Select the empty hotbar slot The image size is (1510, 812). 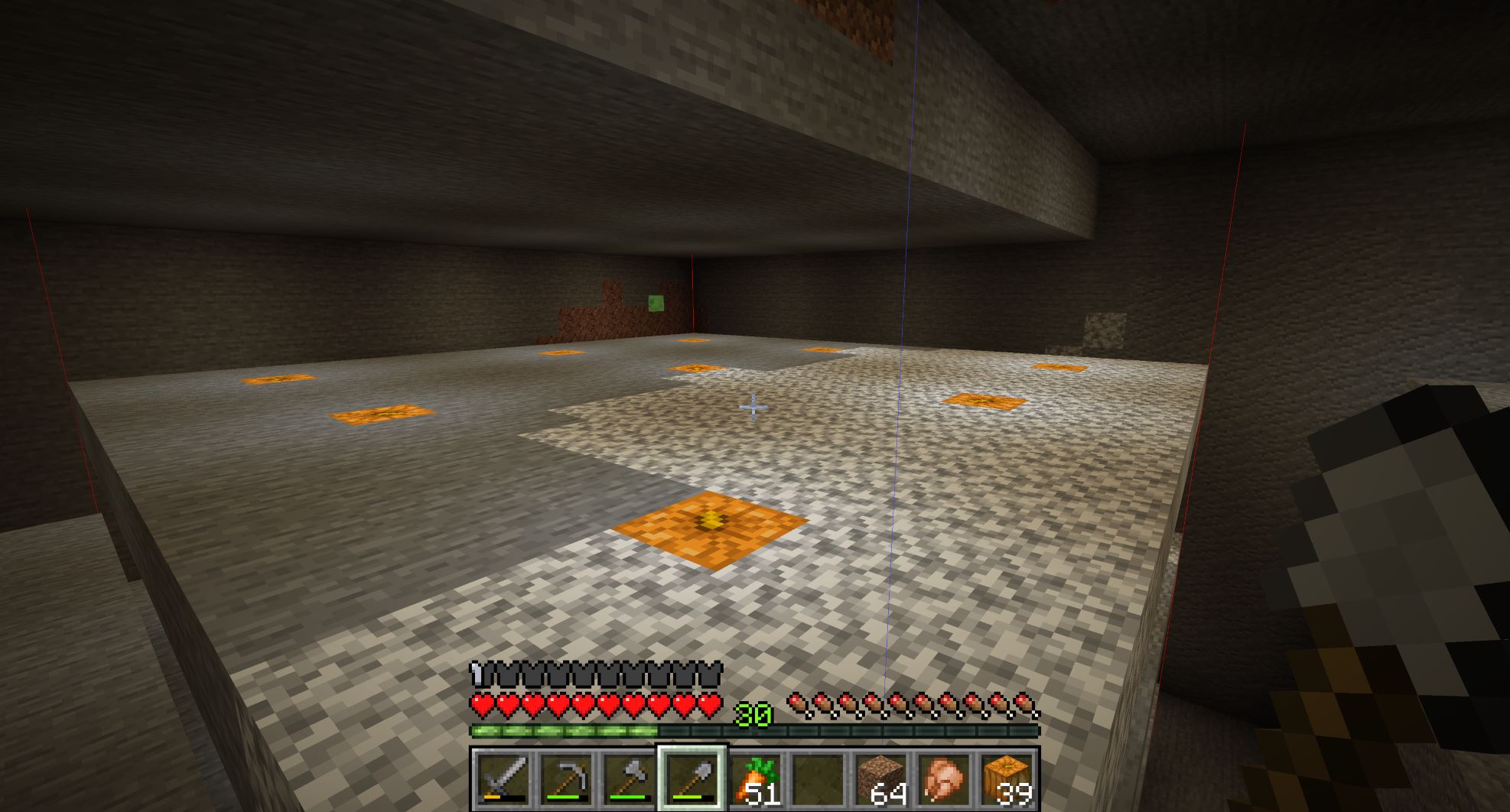point(818,779)
